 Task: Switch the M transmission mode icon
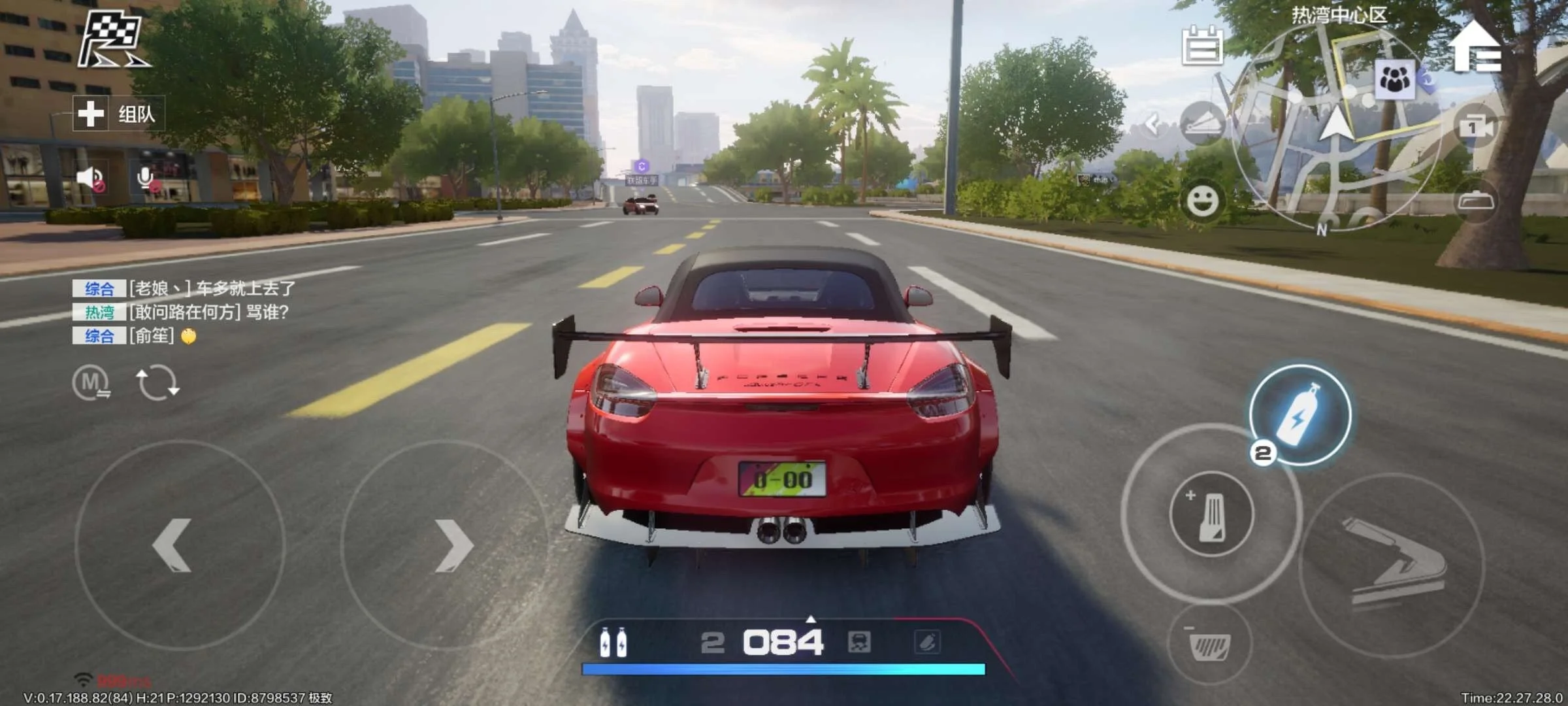coord(91,382)
